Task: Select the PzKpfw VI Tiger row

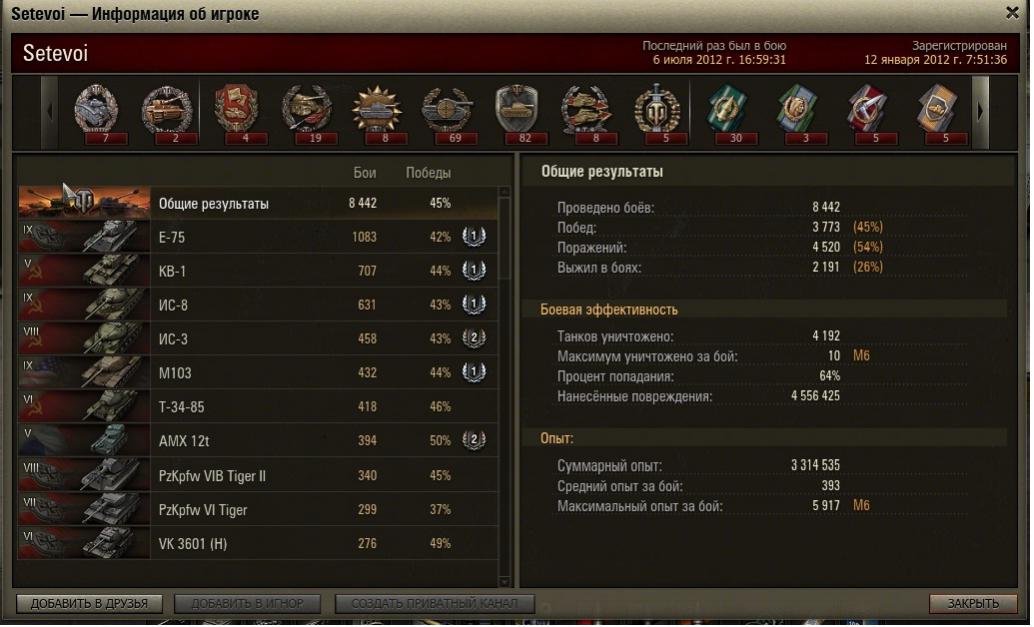Action: 257,509
